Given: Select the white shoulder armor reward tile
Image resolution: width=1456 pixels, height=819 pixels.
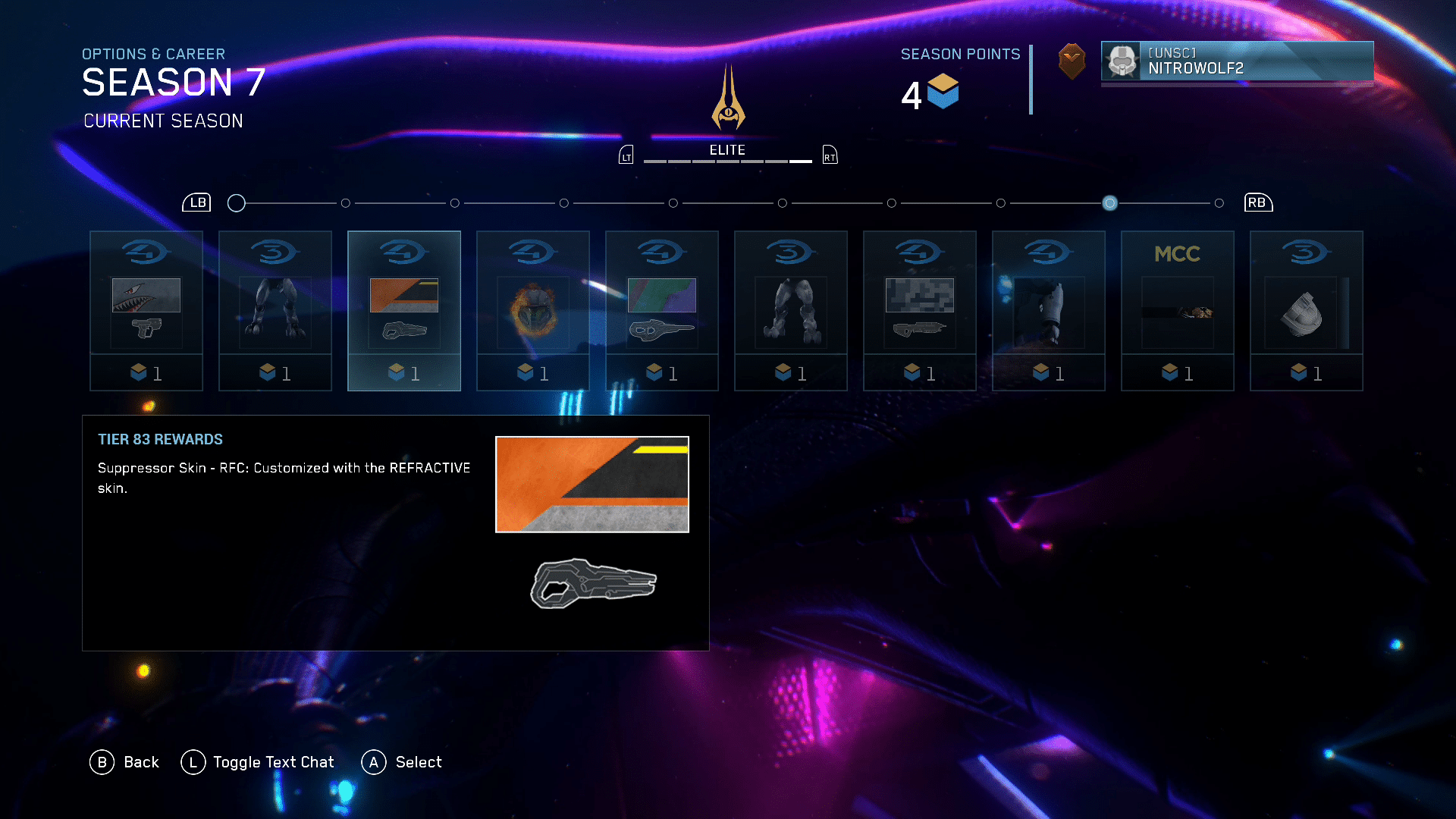Looking at the screenshot, I should pos(1307,311).
